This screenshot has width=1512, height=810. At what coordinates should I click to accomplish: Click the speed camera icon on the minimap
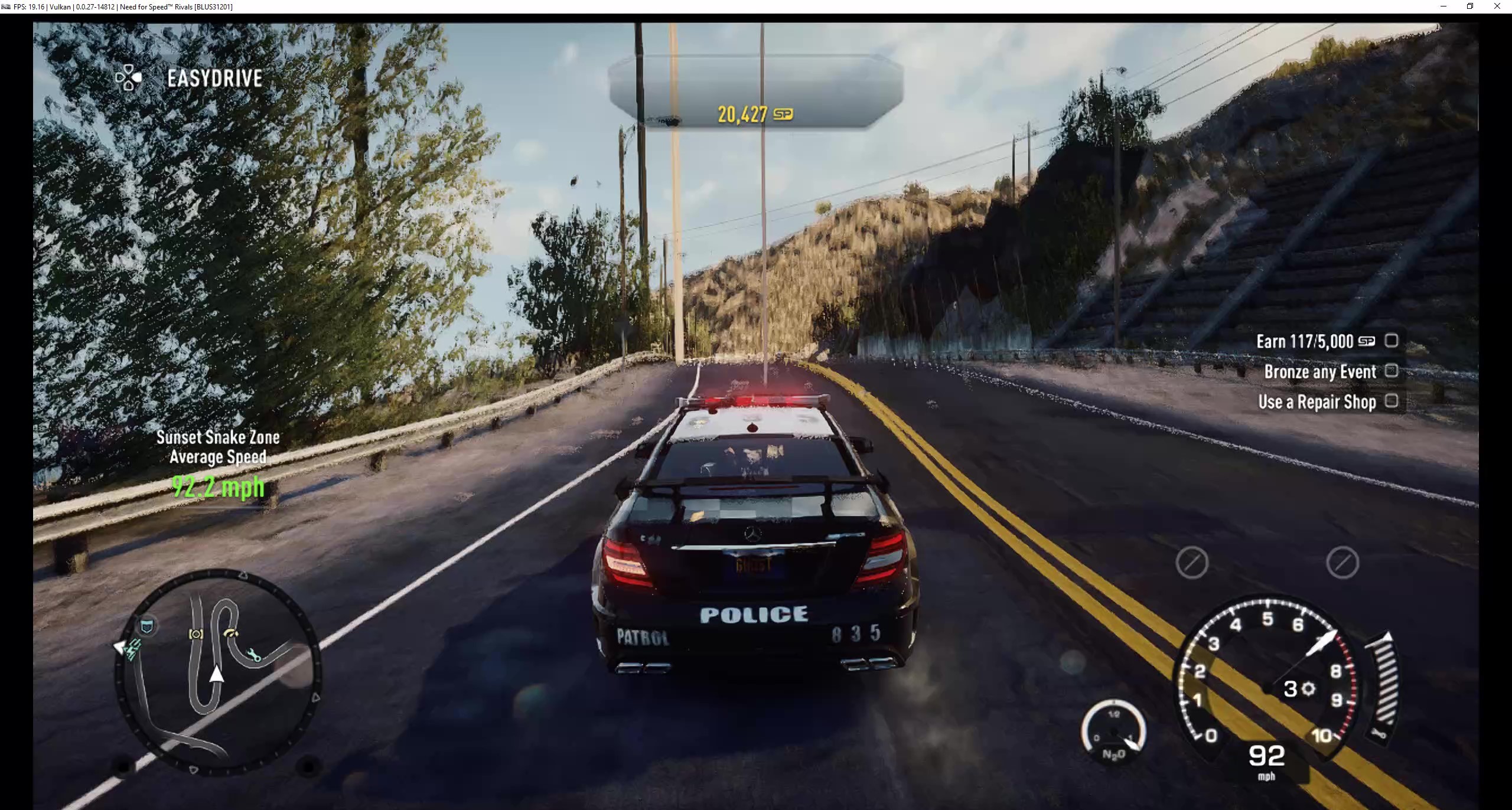coord(195,634)
